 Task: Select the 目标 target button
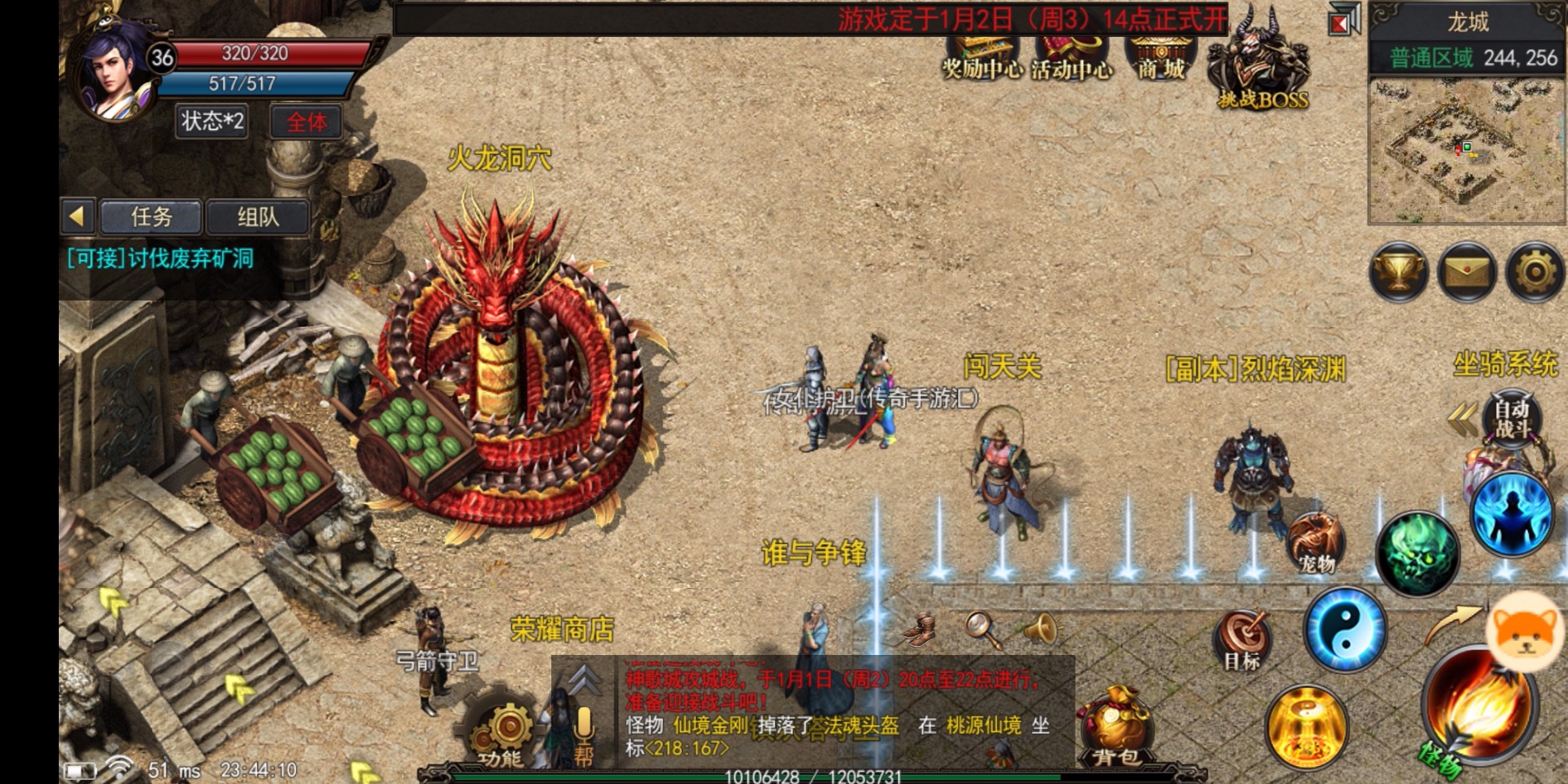[1242, 641]
